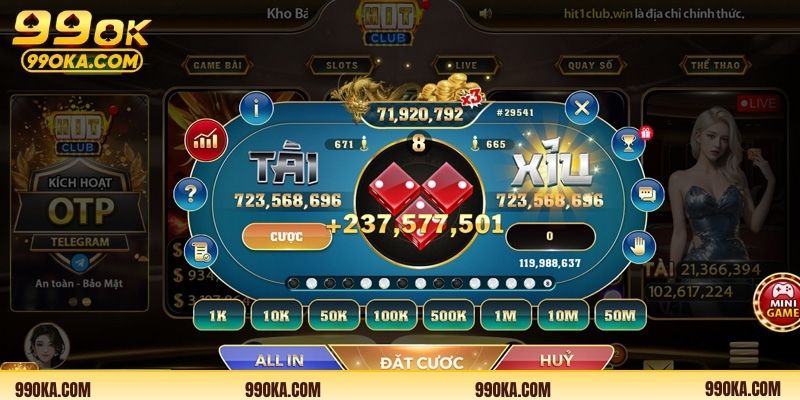Image resolution: width=800 pixels, height=400 pixels.
Task: Show the red statistics chart
Action: pyautogui.click(x=205, y=139)
